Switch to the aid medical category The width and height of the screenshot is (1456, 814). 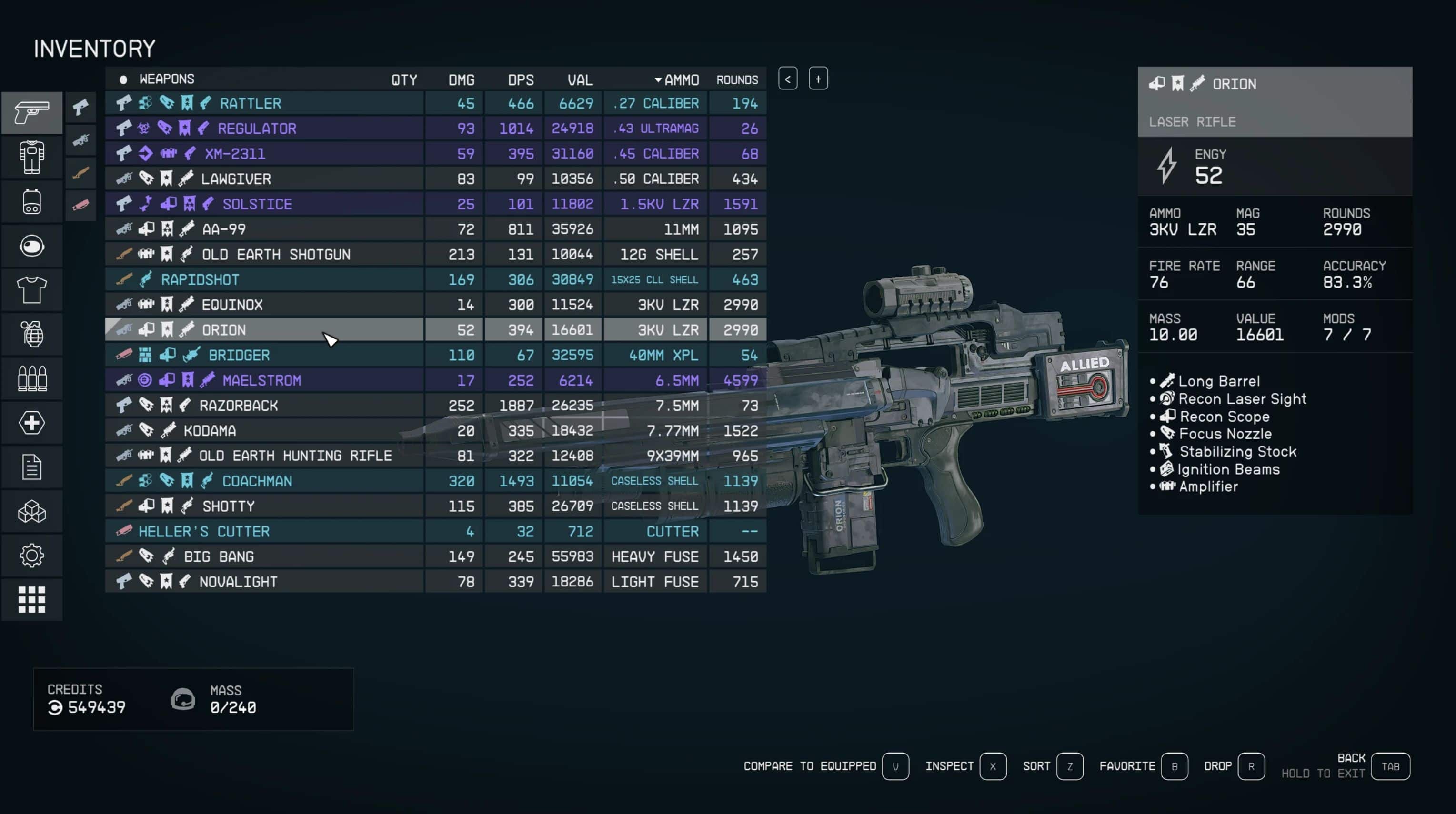pos(31,423)
